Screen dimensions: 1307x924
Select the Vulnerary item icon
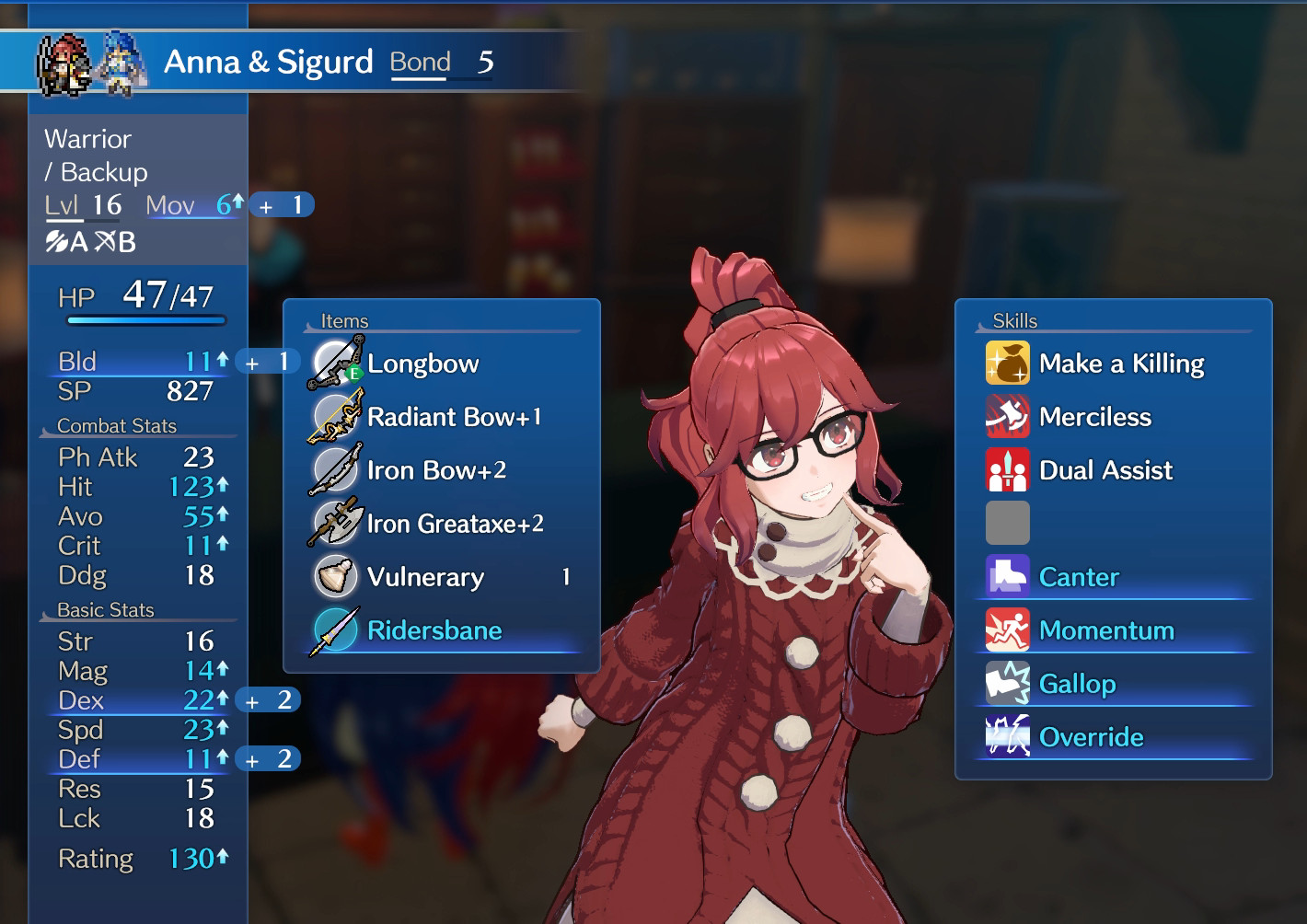[335, 576]
